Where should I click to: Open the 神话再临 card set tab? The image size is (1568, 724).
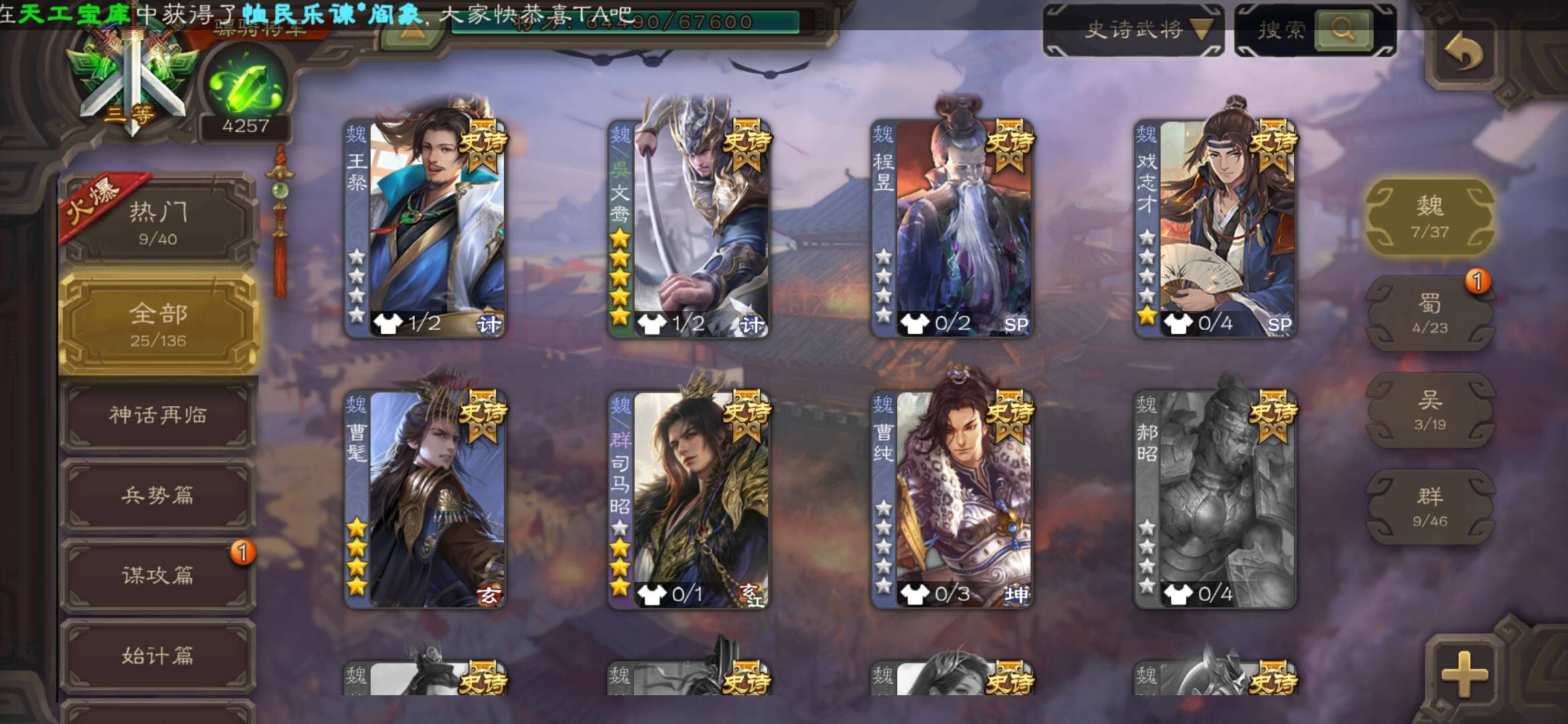(x=158, y=416)
